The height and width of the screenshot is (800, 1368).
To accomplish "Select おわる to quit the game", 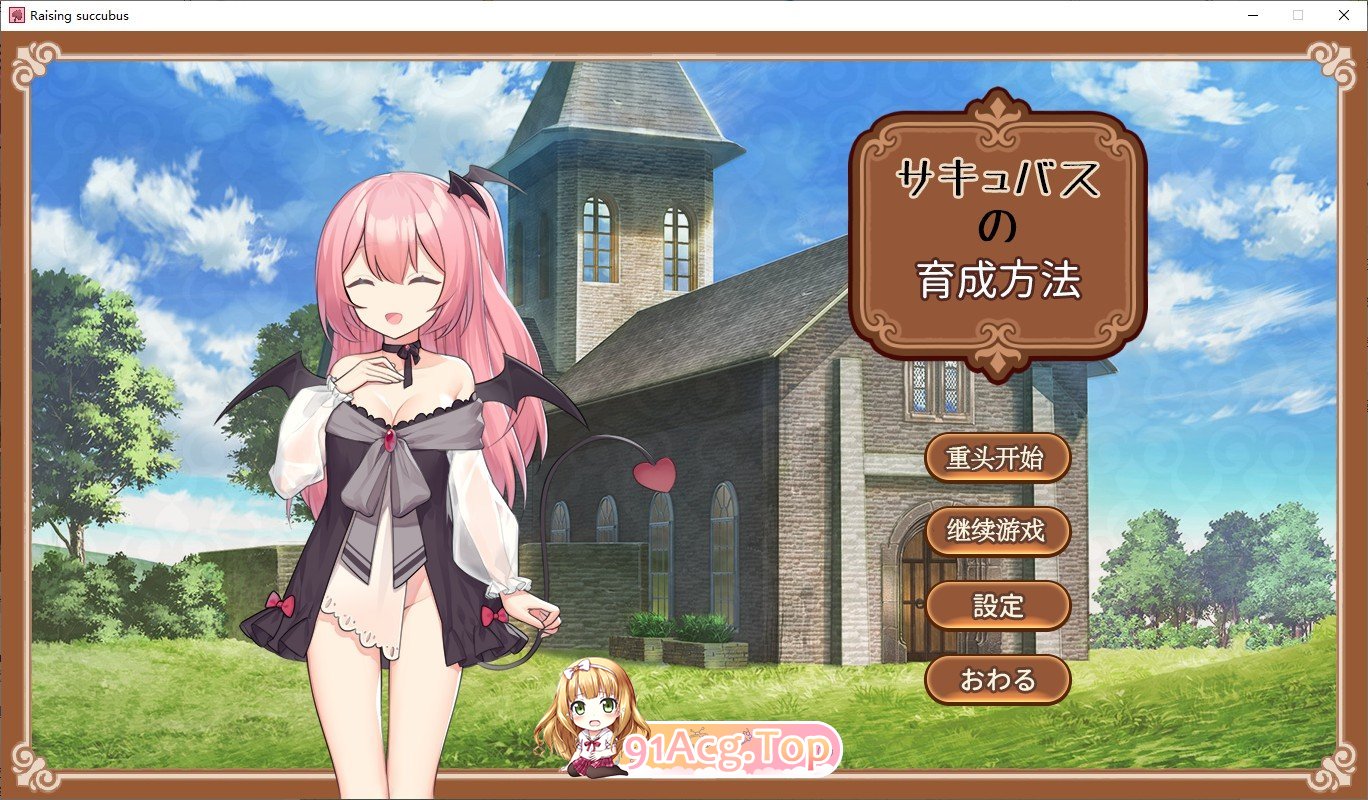I will pos(997,678).
